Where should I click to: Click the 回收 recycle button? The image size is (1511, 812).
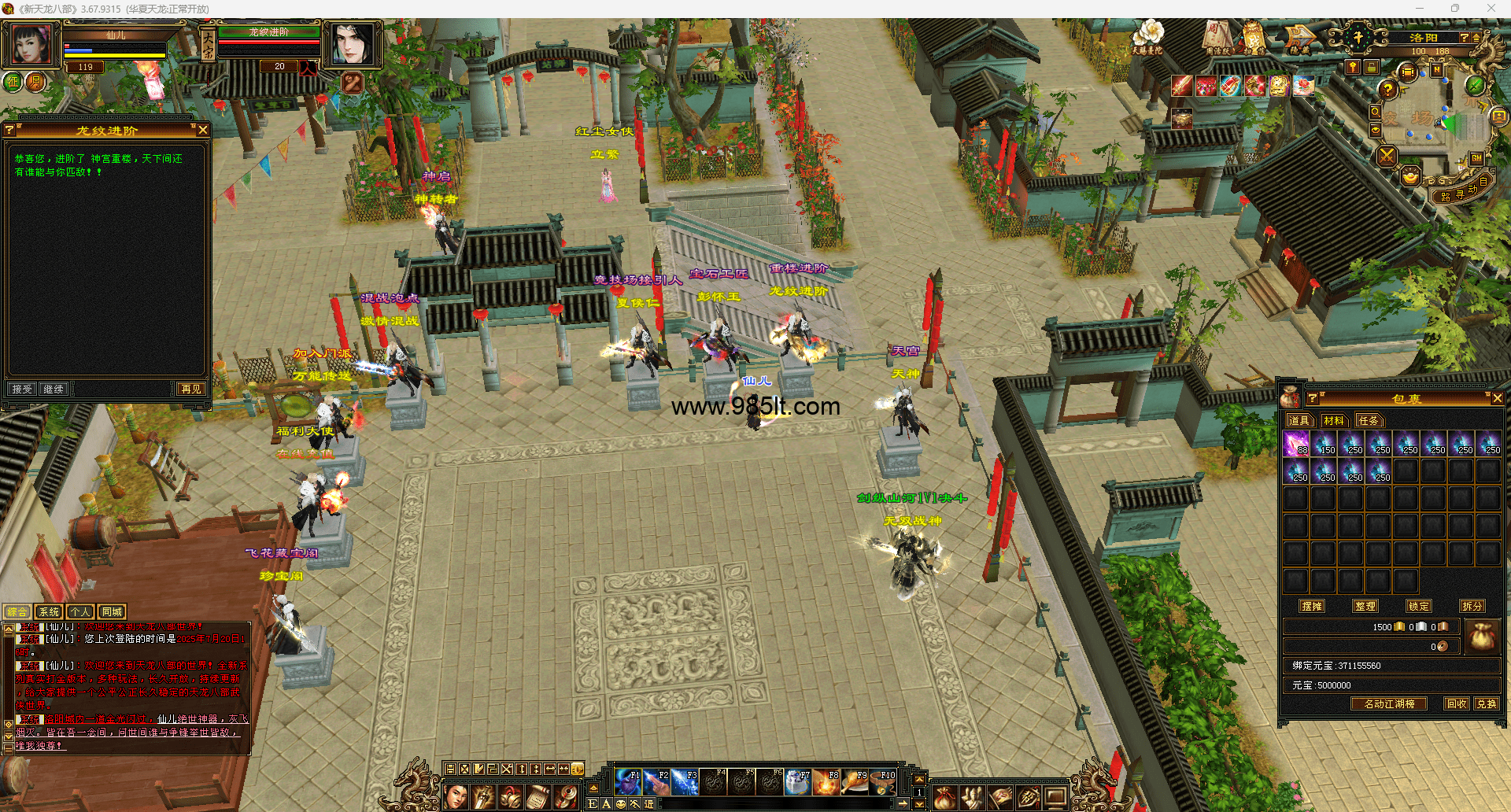pyautogui.click(x=1457, y=704)
